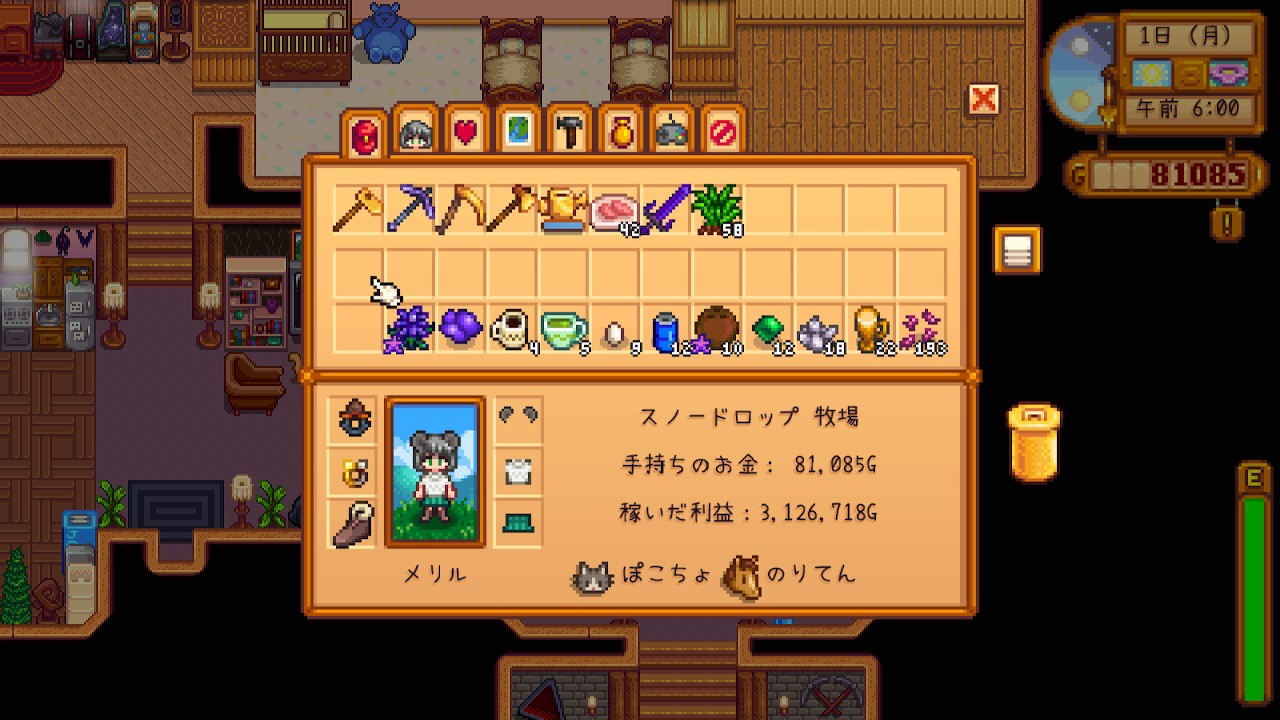Choose the purple Galaxy Sword
1280x720 pixels.
pyautogui.click(x=666, y=209)
